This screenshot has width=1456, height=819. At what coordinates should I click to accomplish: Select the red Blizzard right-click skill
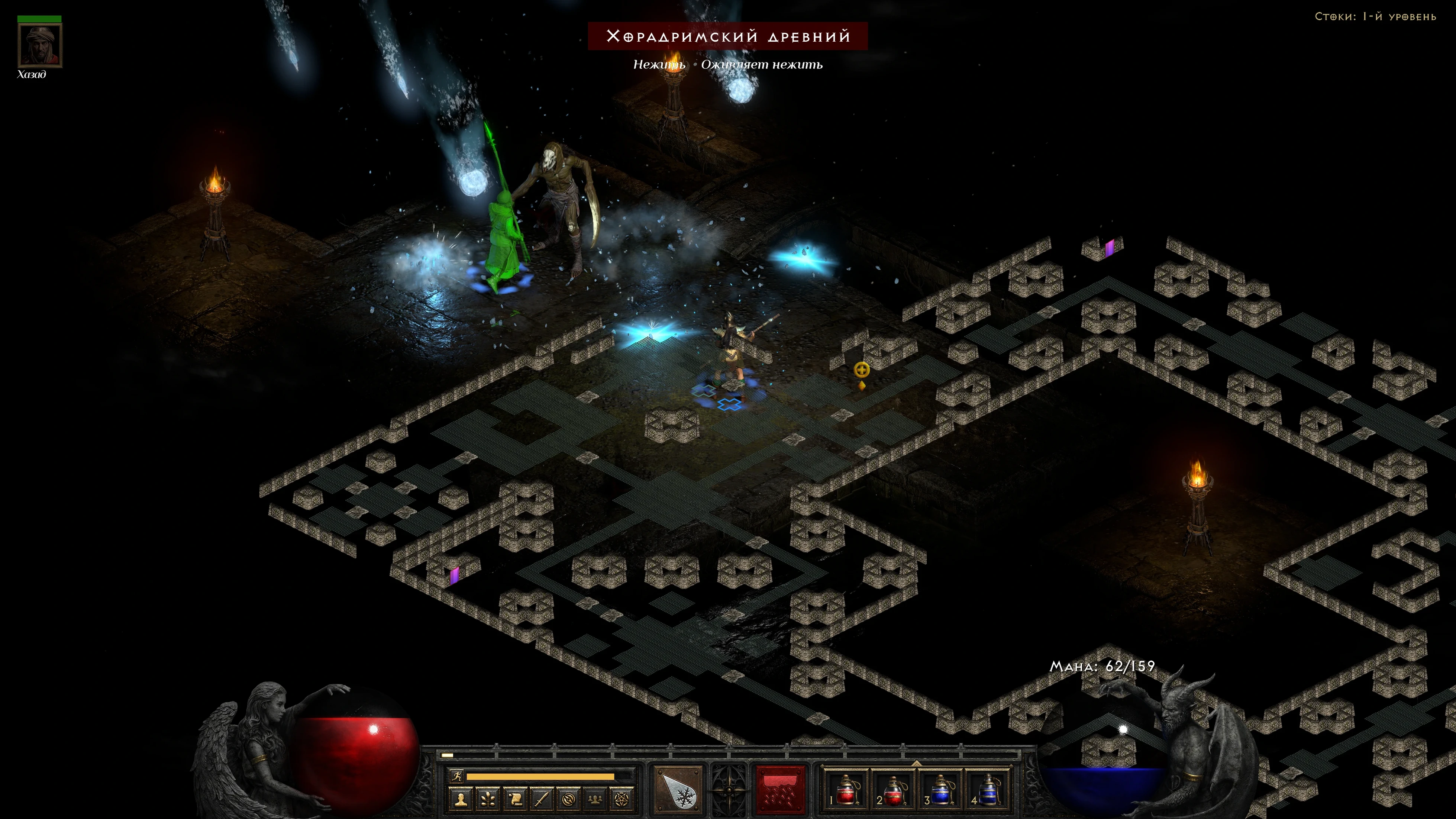click(x=781, y=789)
